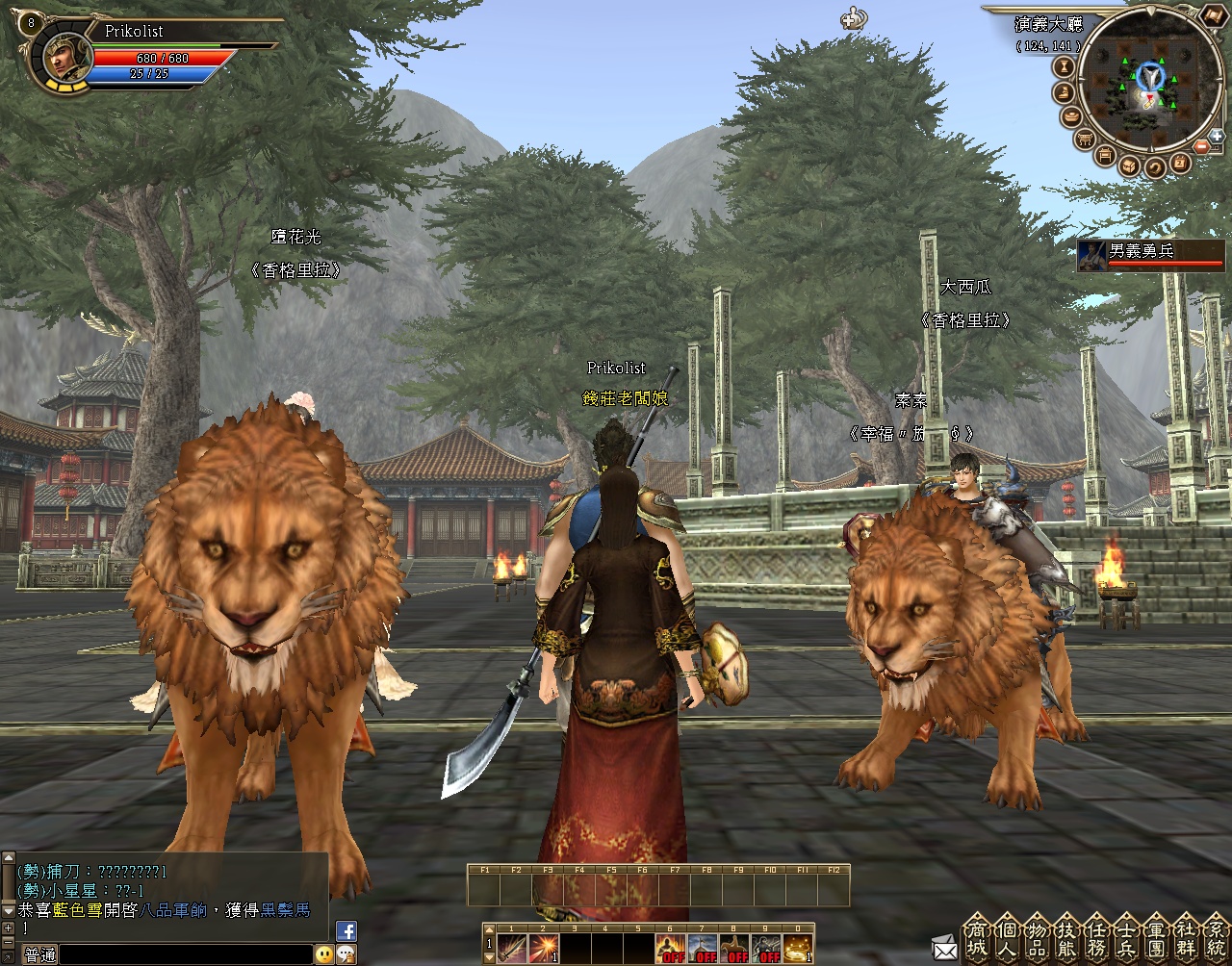Zoom out the minimap with minus button
Viewport: 1232px width, 966px height.
pyautogui.click(x=1202, y=146)
